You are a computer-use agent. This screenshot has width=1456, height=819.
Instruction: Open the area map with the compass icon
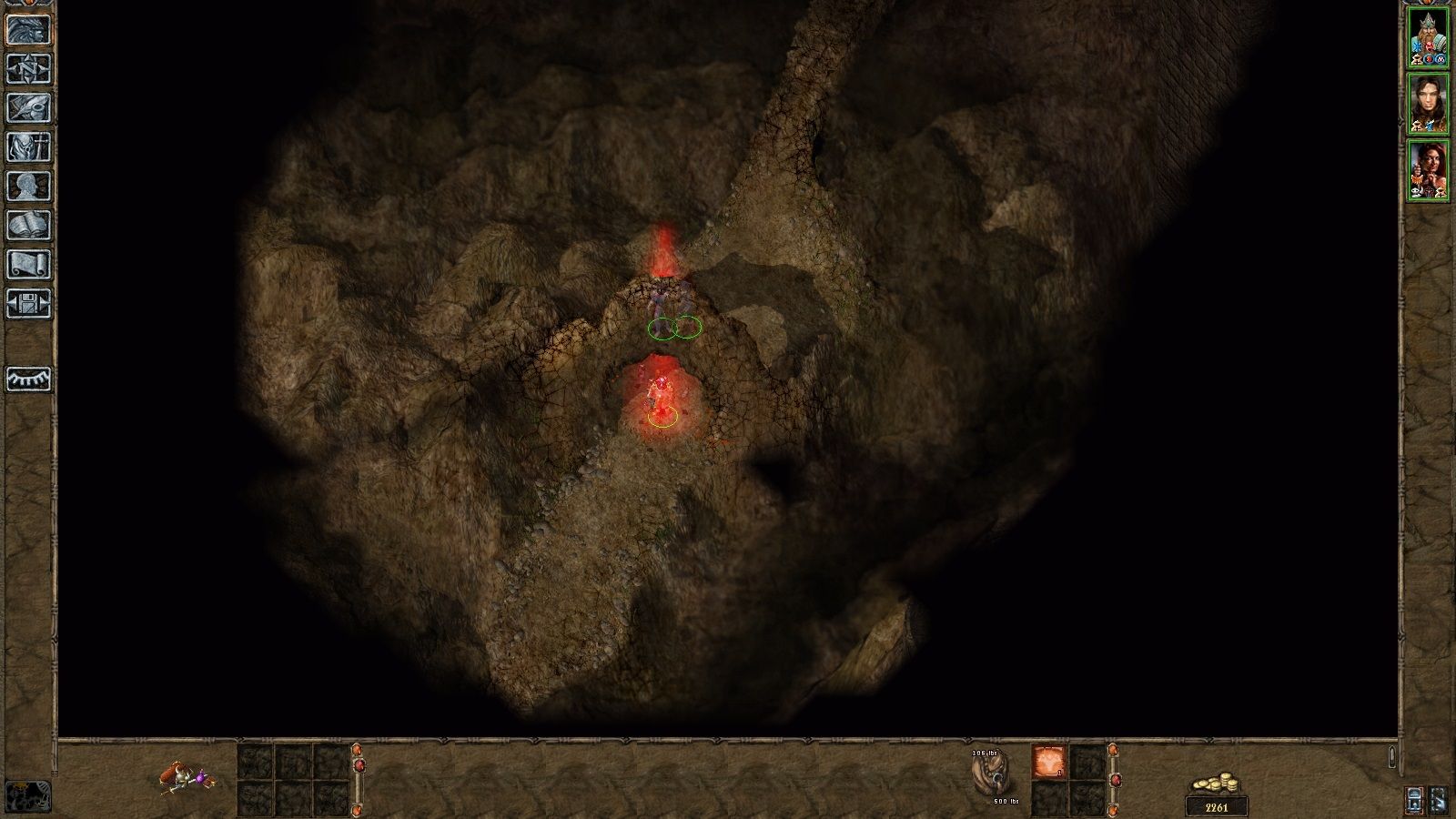28,68
